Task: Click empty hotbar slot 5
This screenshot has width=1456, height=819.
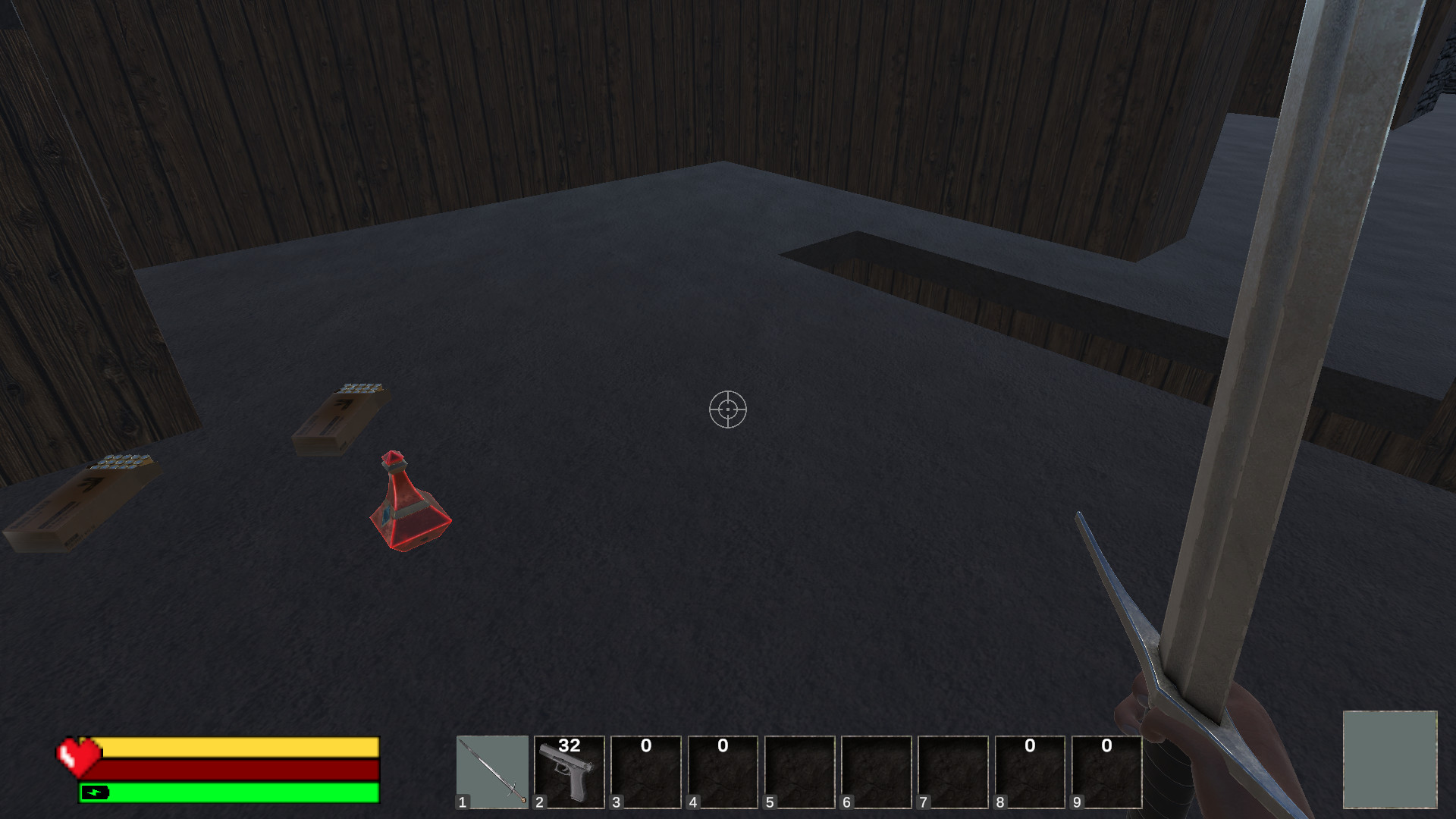Action: point(801,773)
